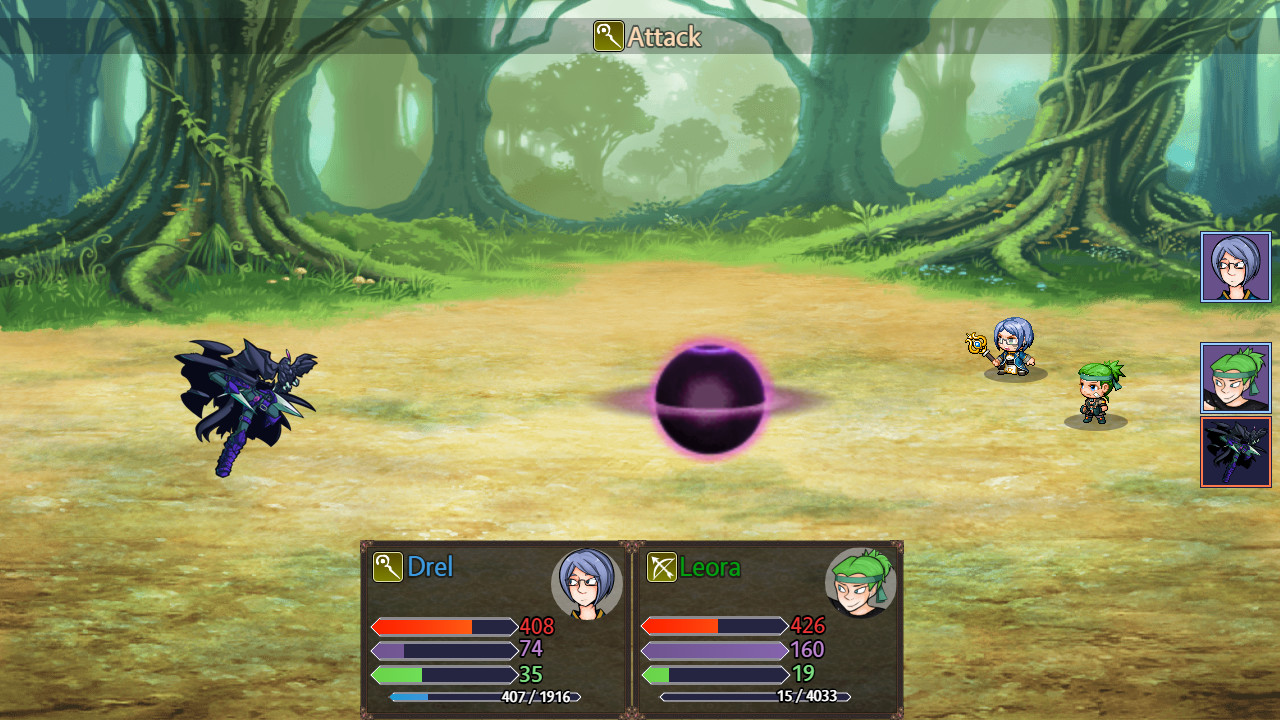Click the Attack action banner
Viewport: 1280px width, 720px height.
(648, 37)
